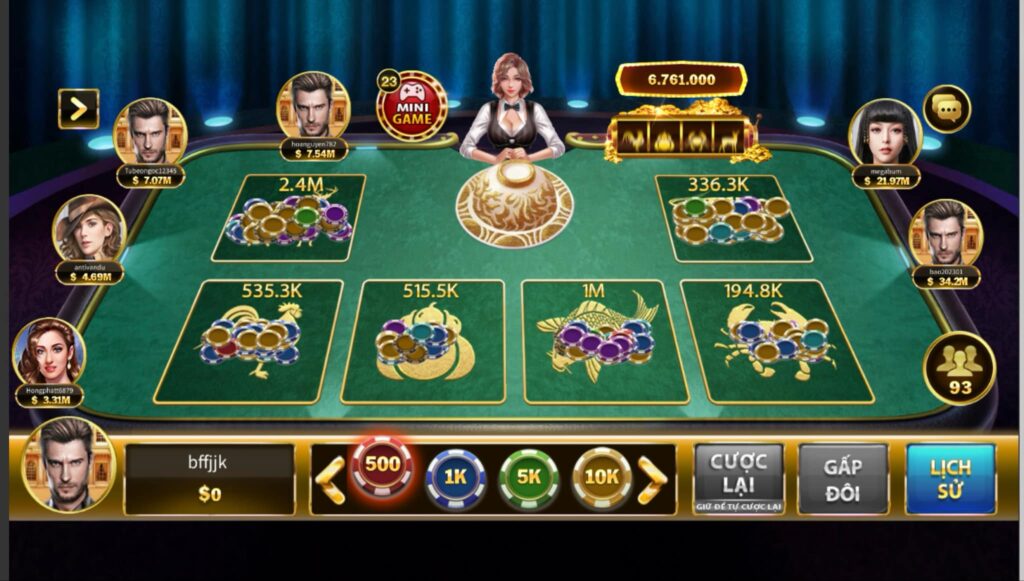Click the right arrow beside the chips
Viewport: 1024px width, 581px height.
[652, 479]
